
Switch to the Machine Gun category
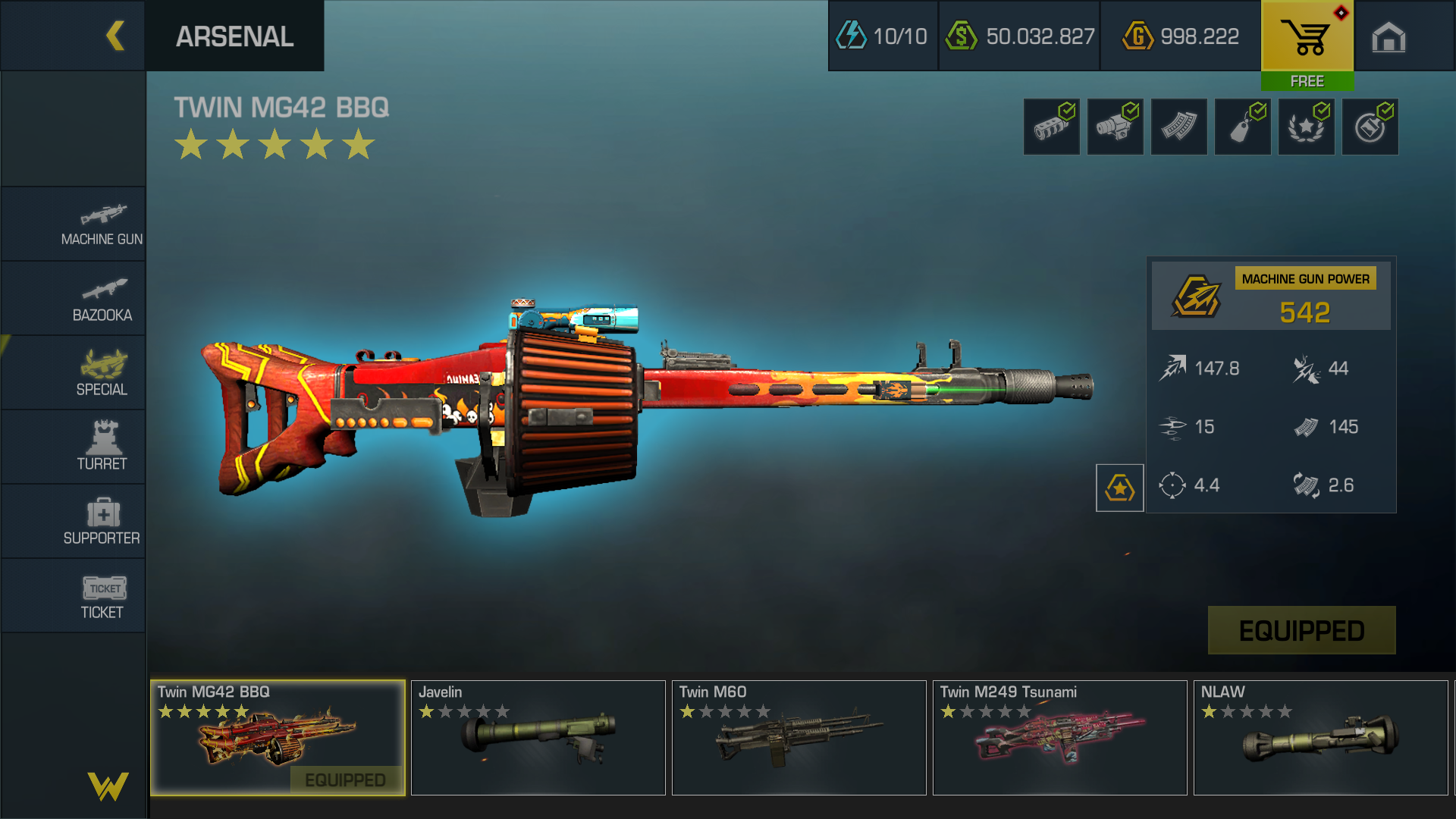click(102, 224)
